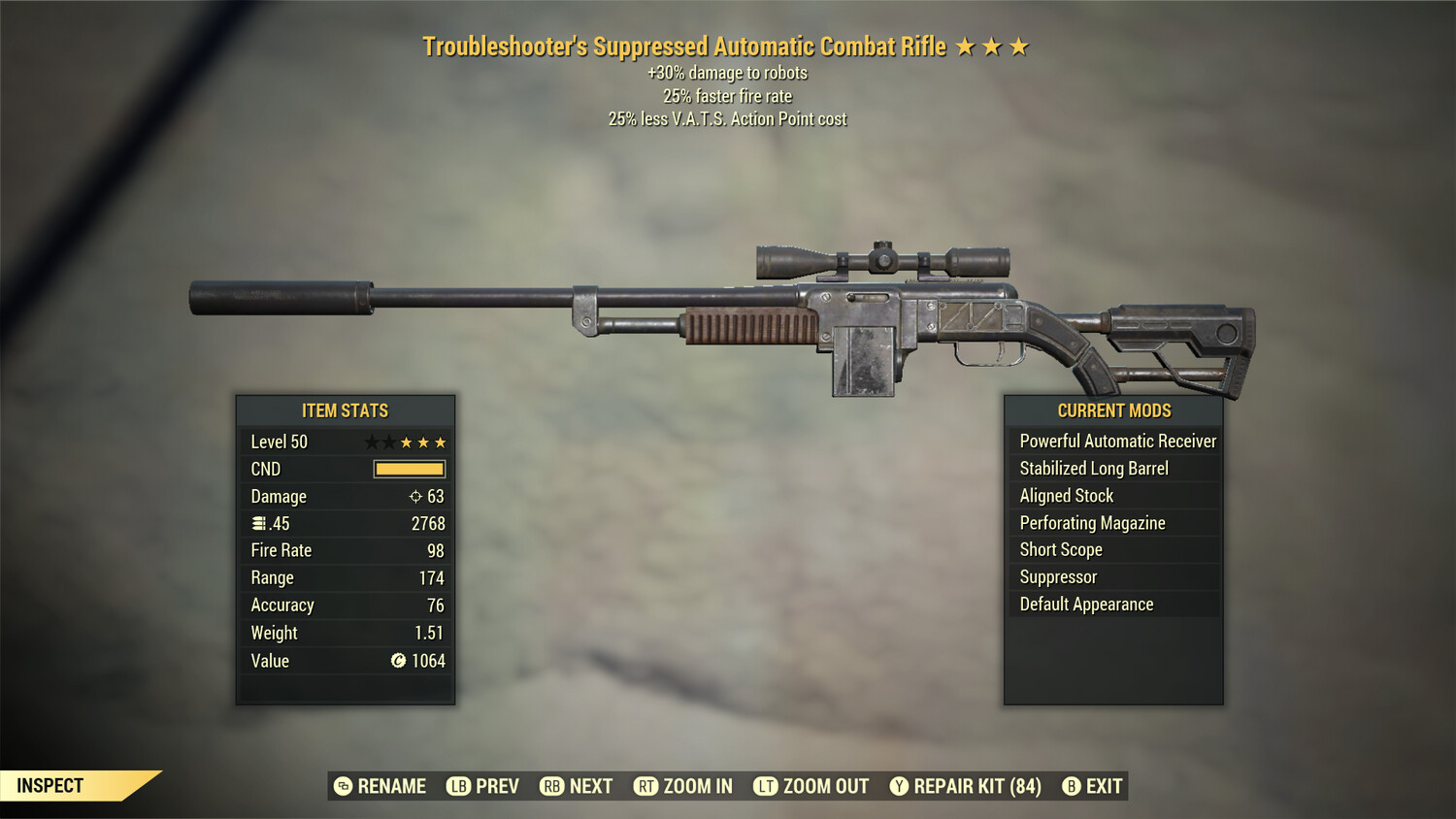Select the Suppressor mod entry
1456x819 pixels.
pos(1057,576)
